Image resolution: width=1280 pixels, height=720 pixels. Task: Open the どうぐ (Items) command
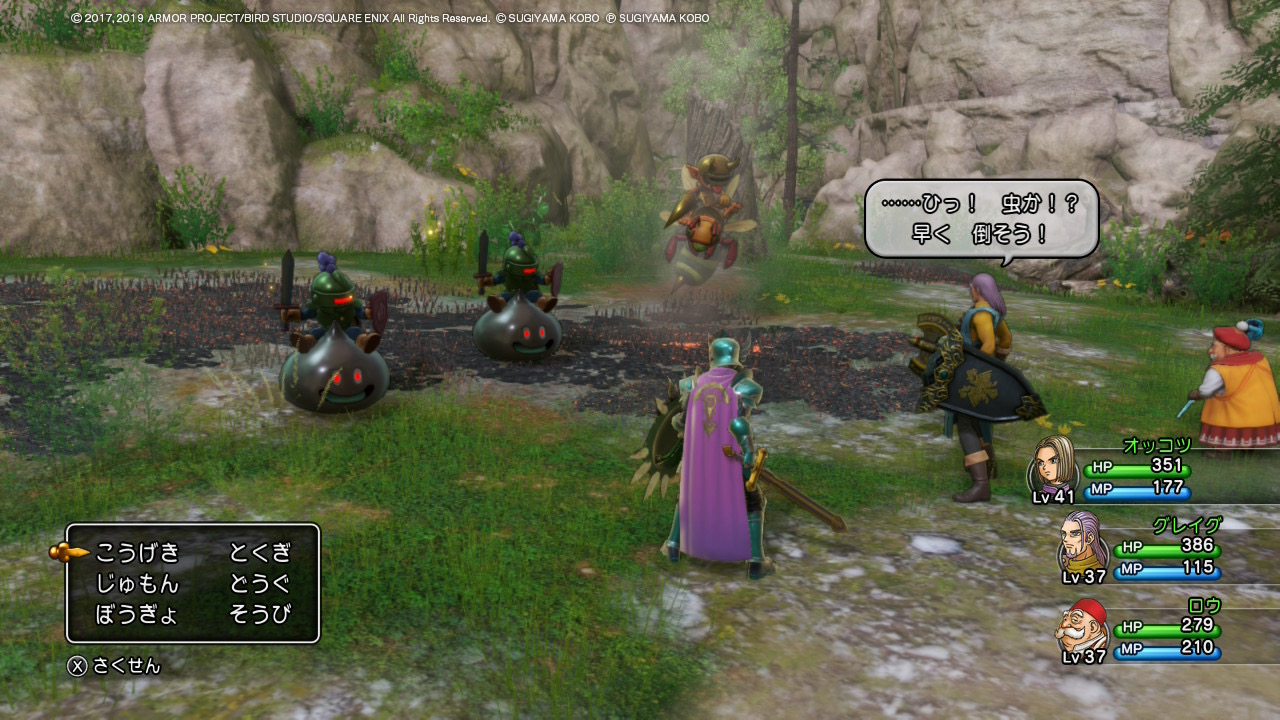point(260,584)
